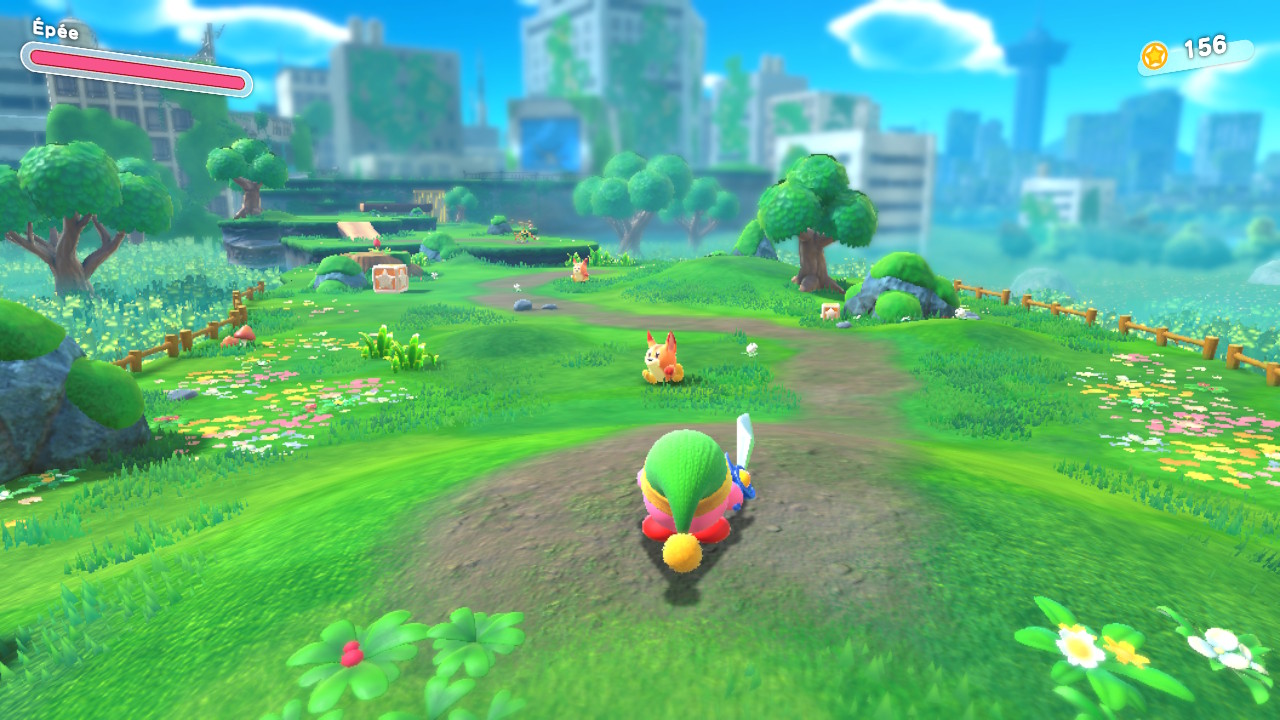Select the Épée copy ability label
The width and height of the screenshot is (1280, 720).
click(x=55, y=29)
